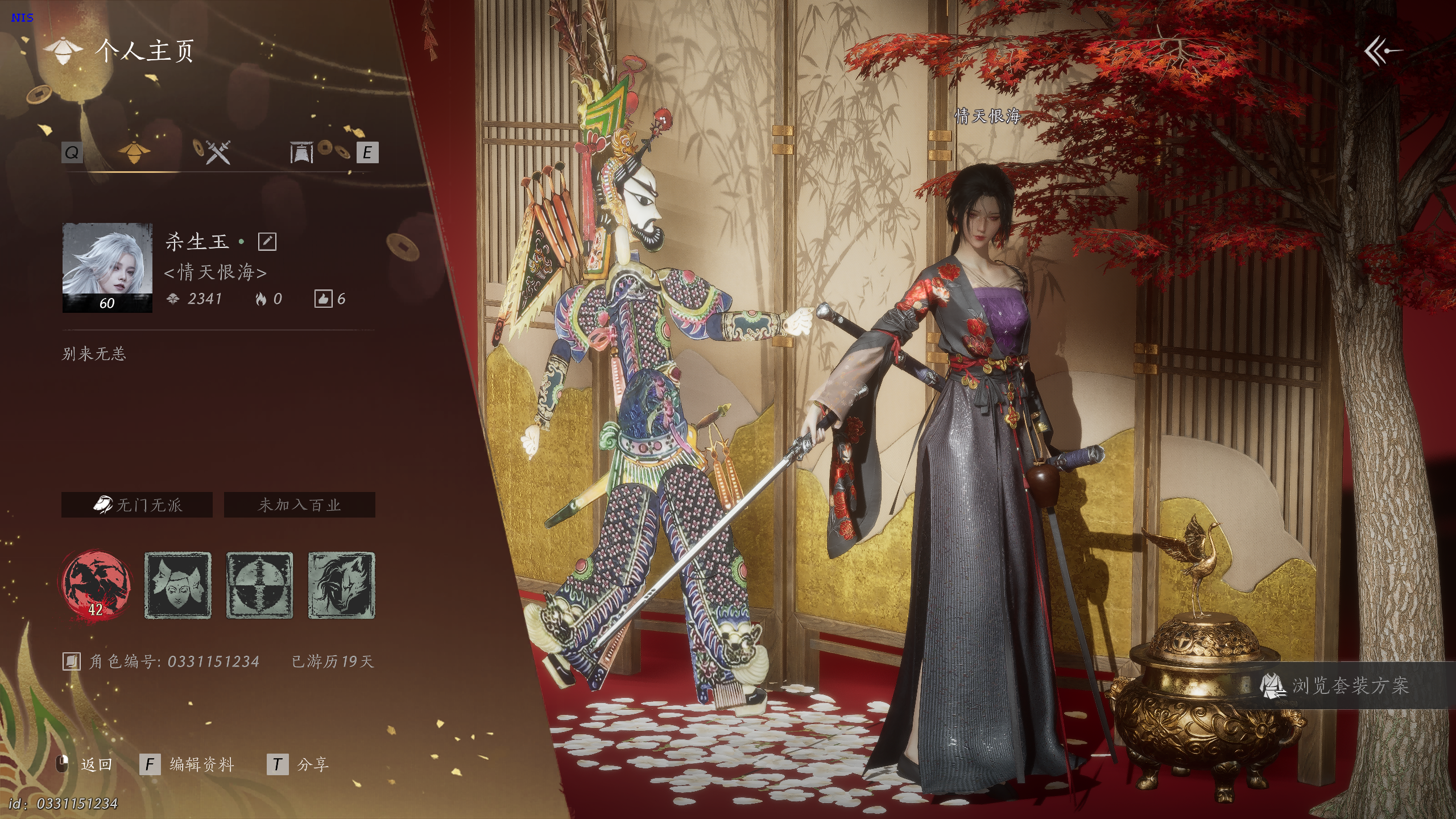Choose the opera masks badge icon
Viewport: 1456px width, 819px height.
pyautogui.click(x=178, y=585)
